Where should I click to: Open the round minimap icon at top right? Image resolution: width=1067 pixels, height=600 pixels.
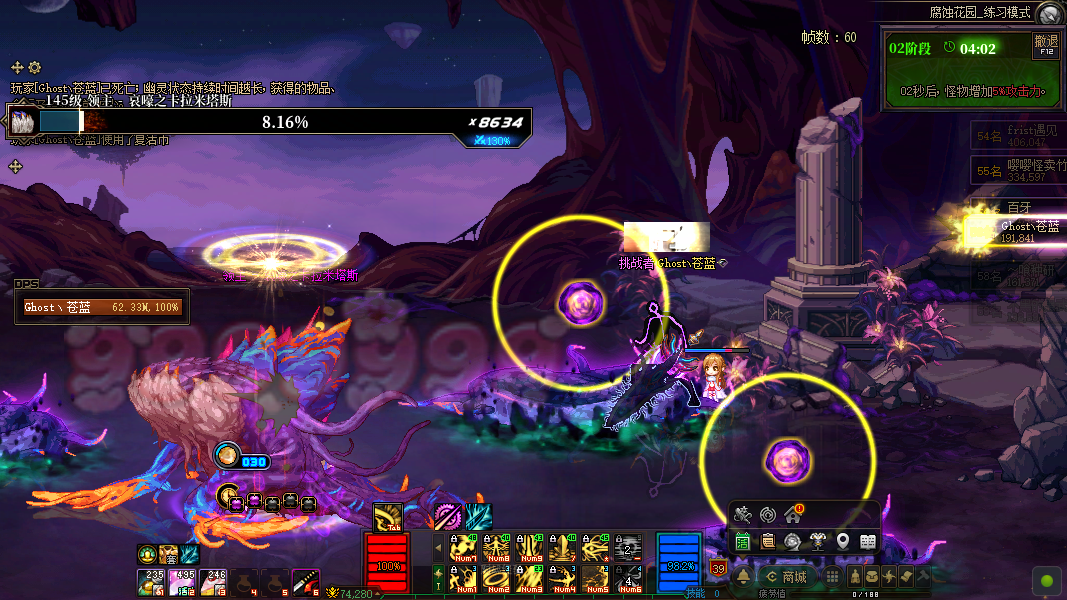click(1048, 13)
